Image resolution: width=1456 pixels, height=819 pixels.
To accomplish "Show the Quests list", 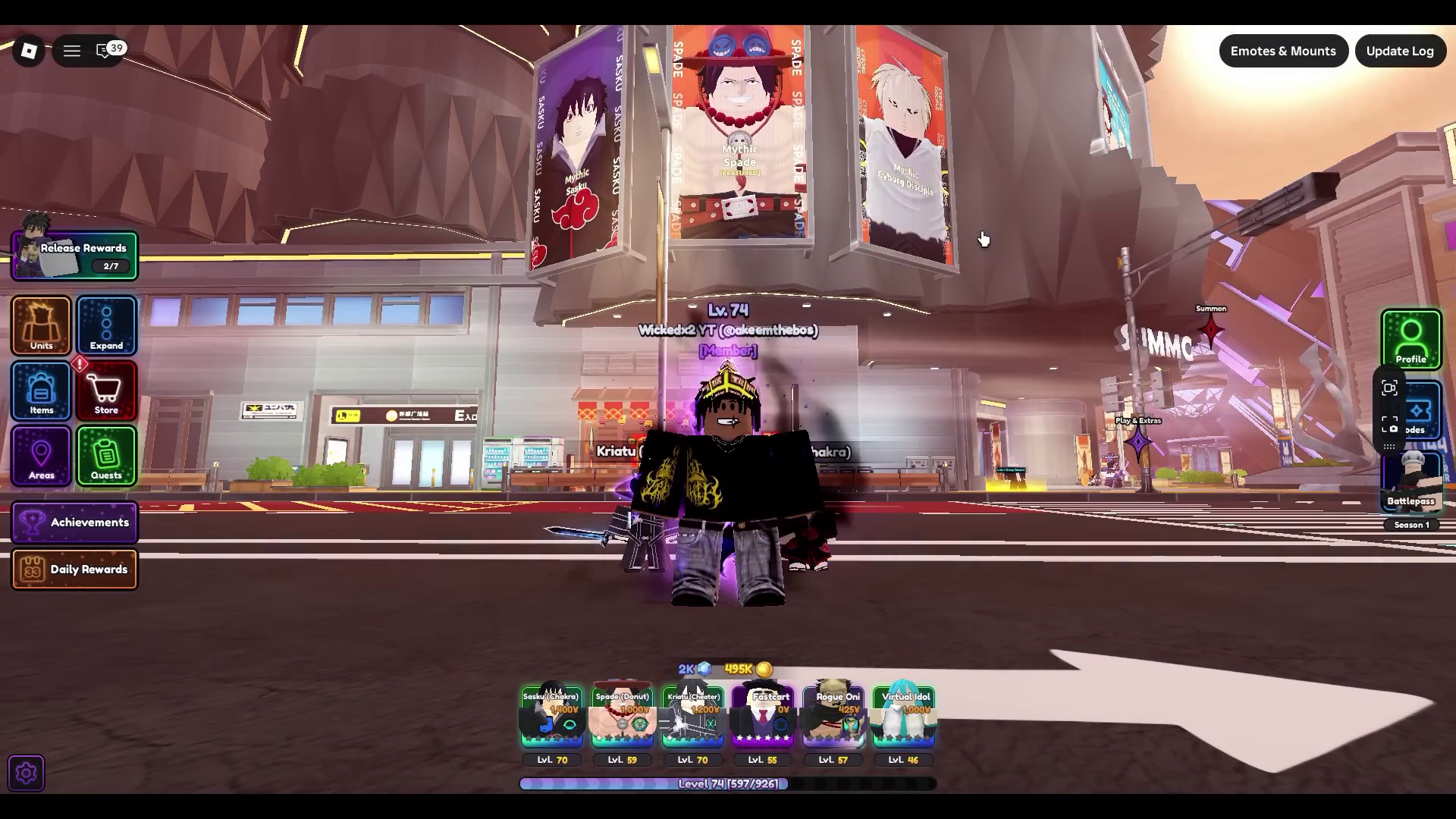I will (x=106, y=456).
